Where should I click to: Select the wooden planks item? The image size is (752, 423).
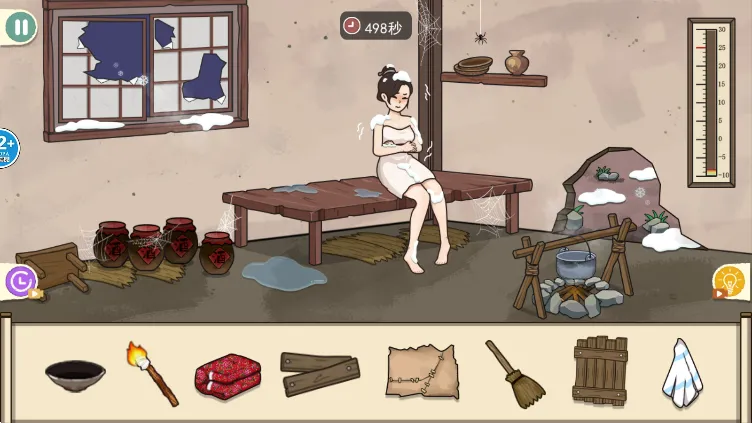click(320, 373)
